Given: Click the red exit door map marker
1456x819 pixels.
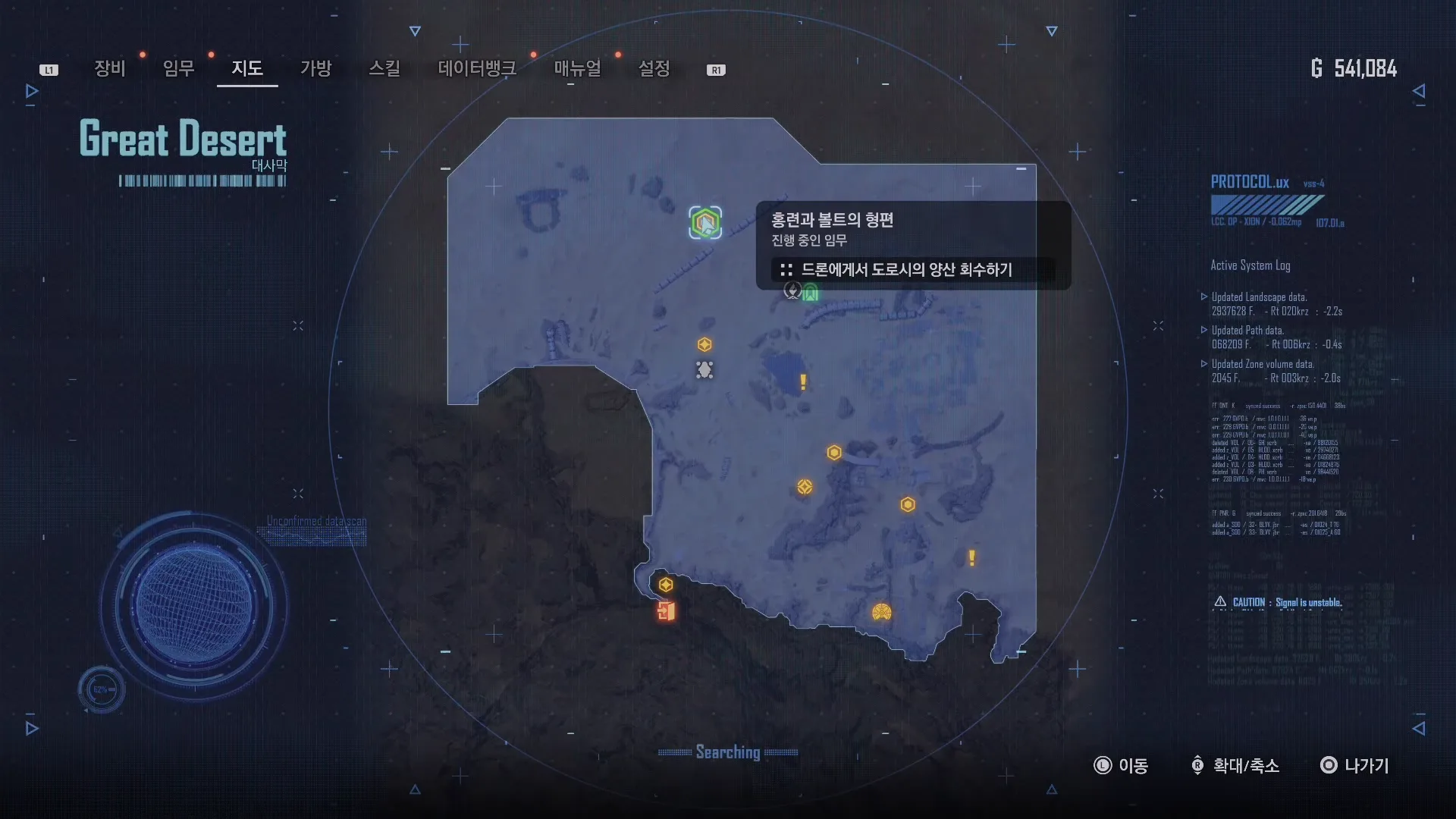Looking at the screenshot, I should (x=667, y=611).
